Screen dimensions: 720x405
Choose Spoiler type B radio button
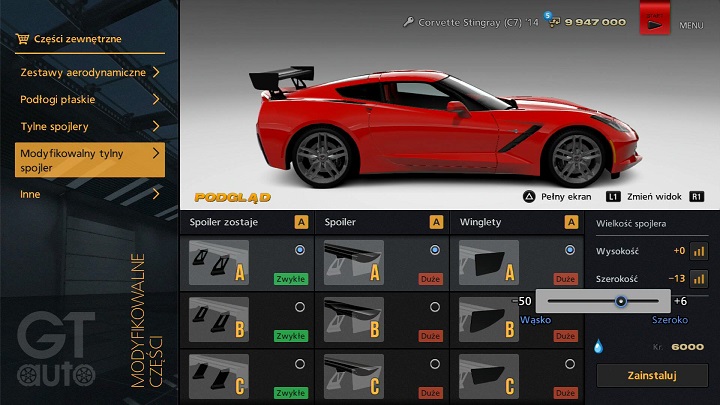(x=434, y=307)
